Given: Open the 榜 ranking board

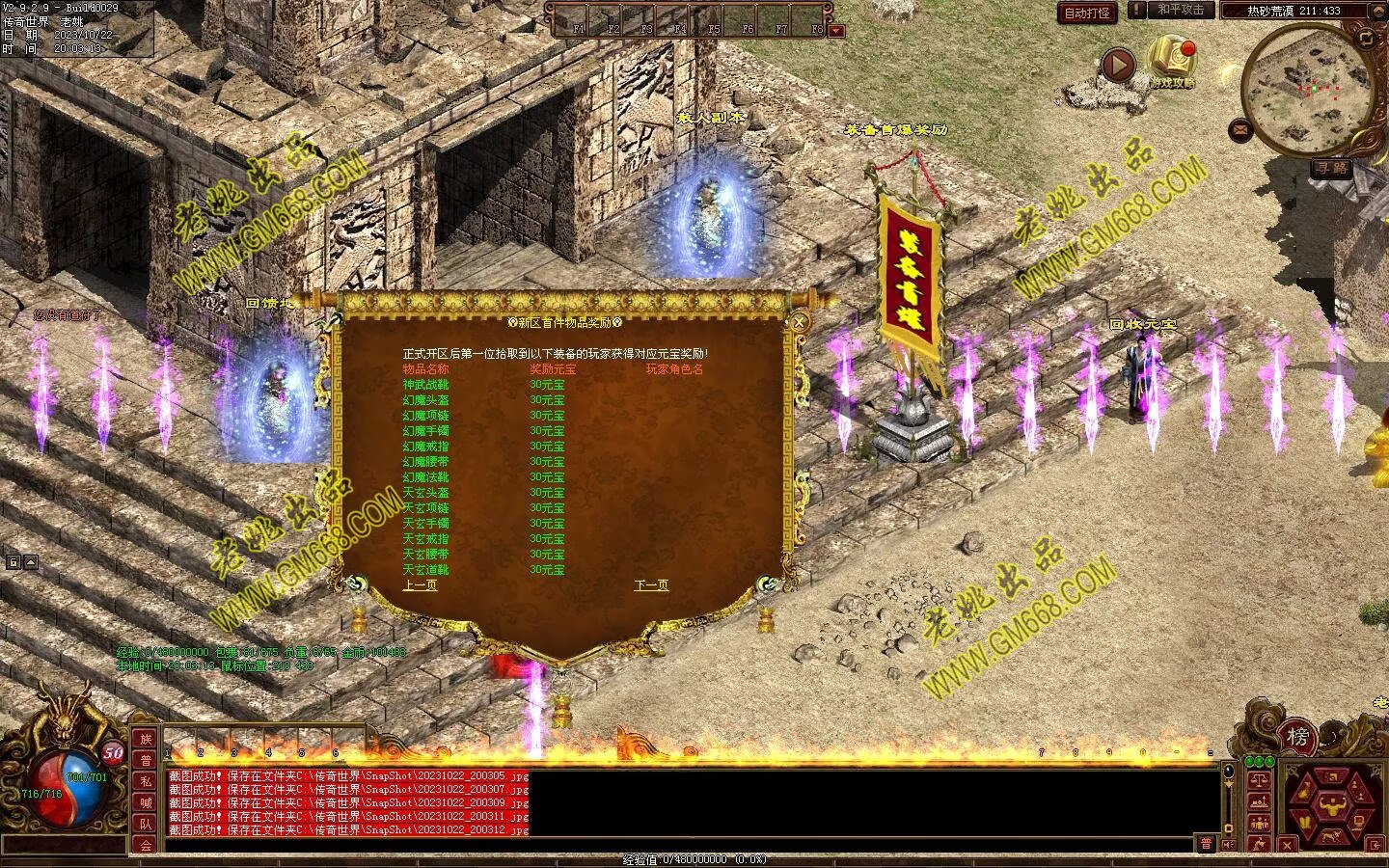Looking at the screenshot, I should pyautogui.click(x=1298, y=738).
